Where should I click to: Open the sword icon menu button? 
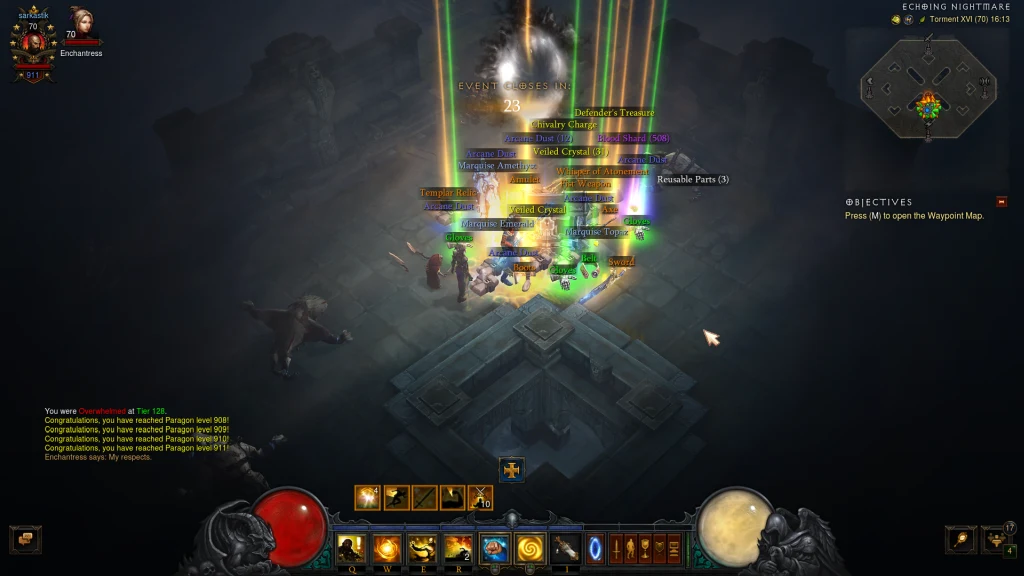616,548
